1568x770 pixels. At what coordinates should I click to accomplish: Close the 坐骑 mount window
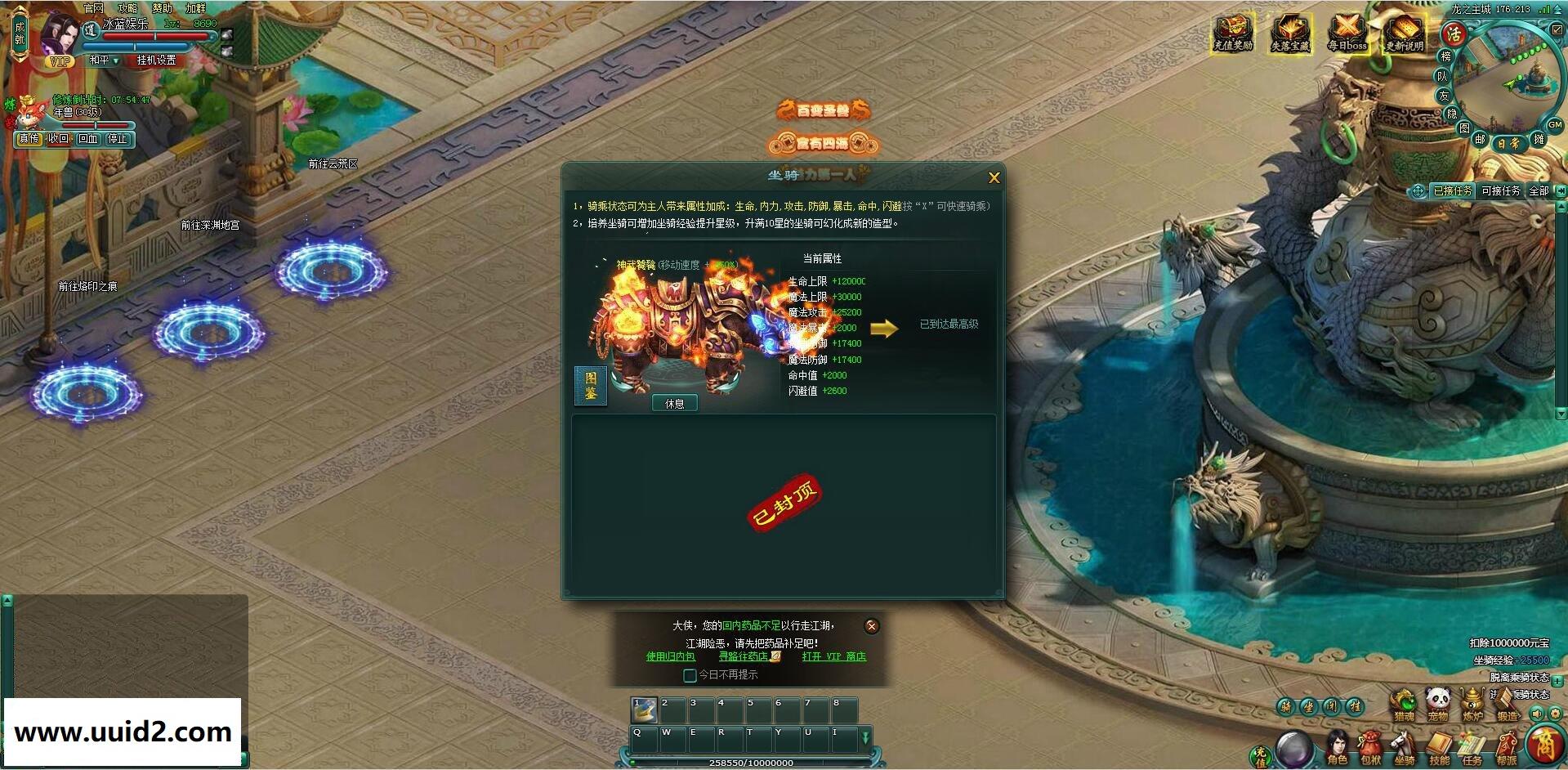pos(994,177)
